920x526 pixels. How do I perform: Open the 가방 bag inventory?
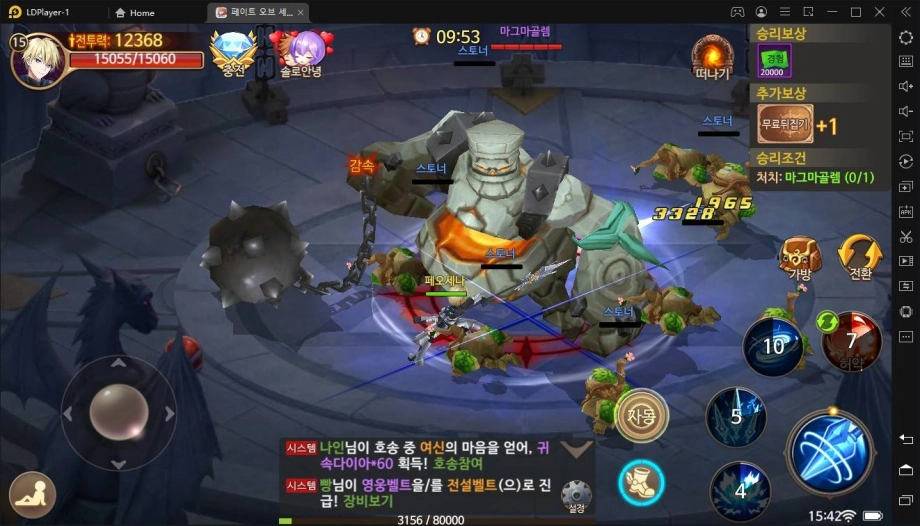[x=800, y=258]
